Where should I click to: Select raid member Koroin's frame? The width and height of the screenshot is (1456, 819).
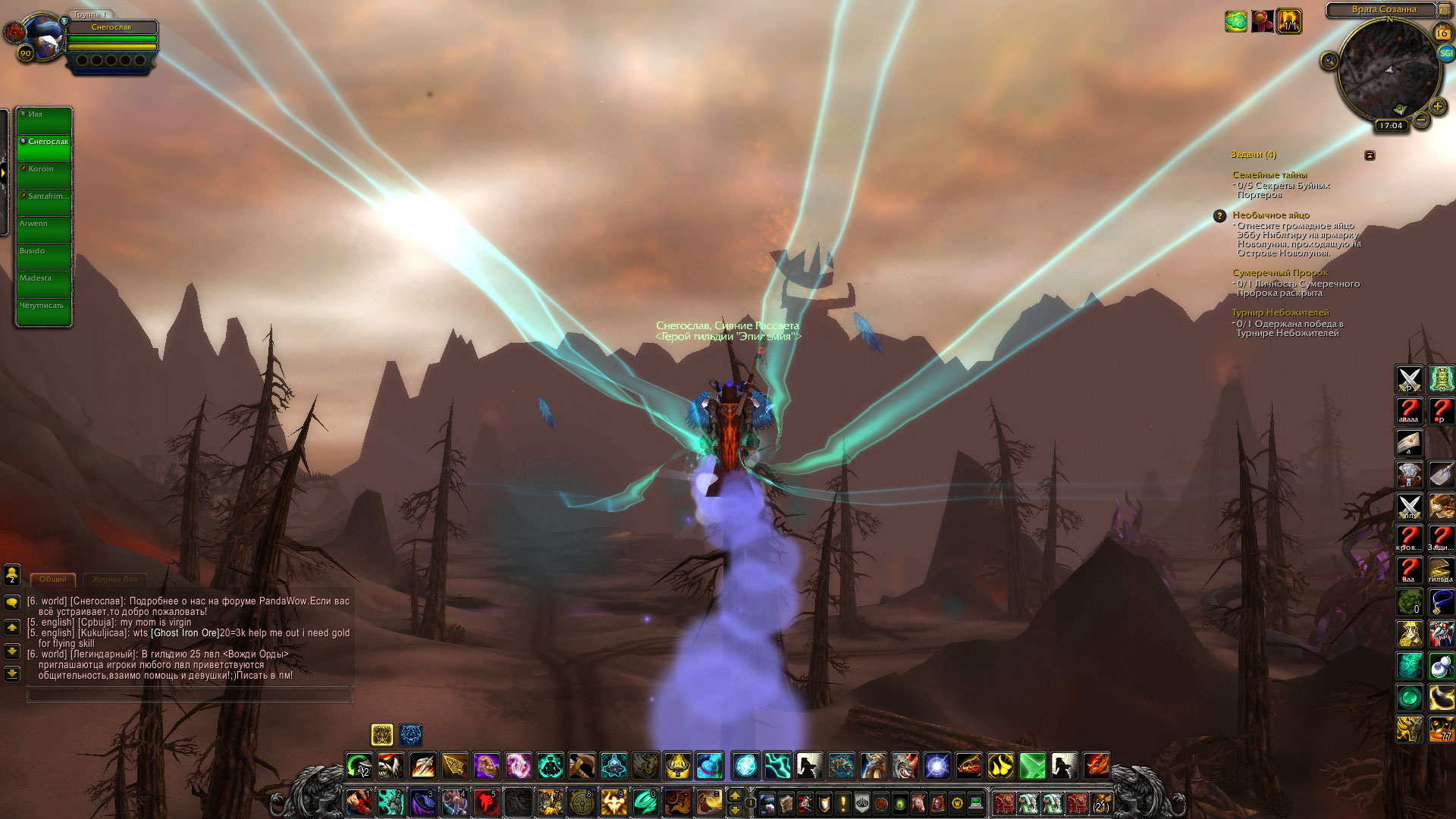(45, 175)
